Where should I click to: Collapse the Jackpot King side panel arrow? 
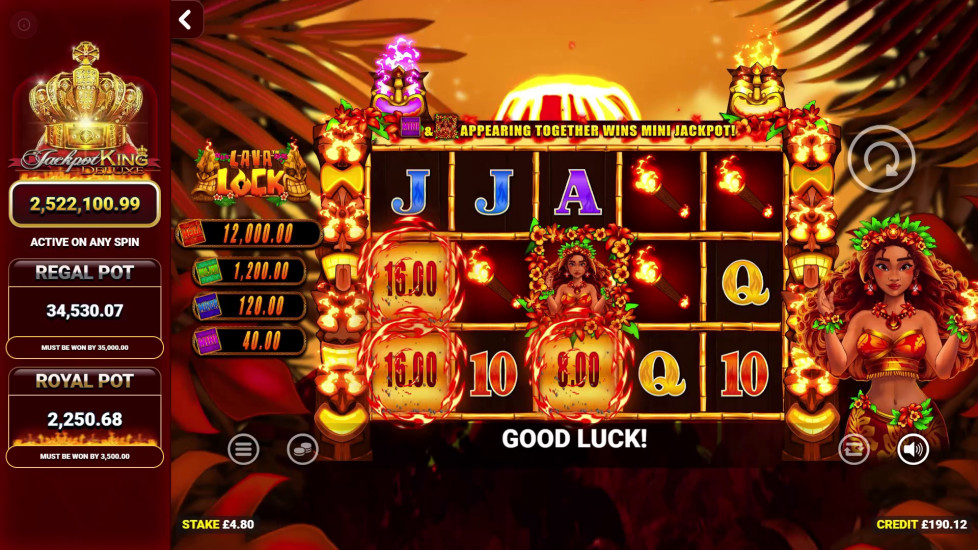coord(186,19)
